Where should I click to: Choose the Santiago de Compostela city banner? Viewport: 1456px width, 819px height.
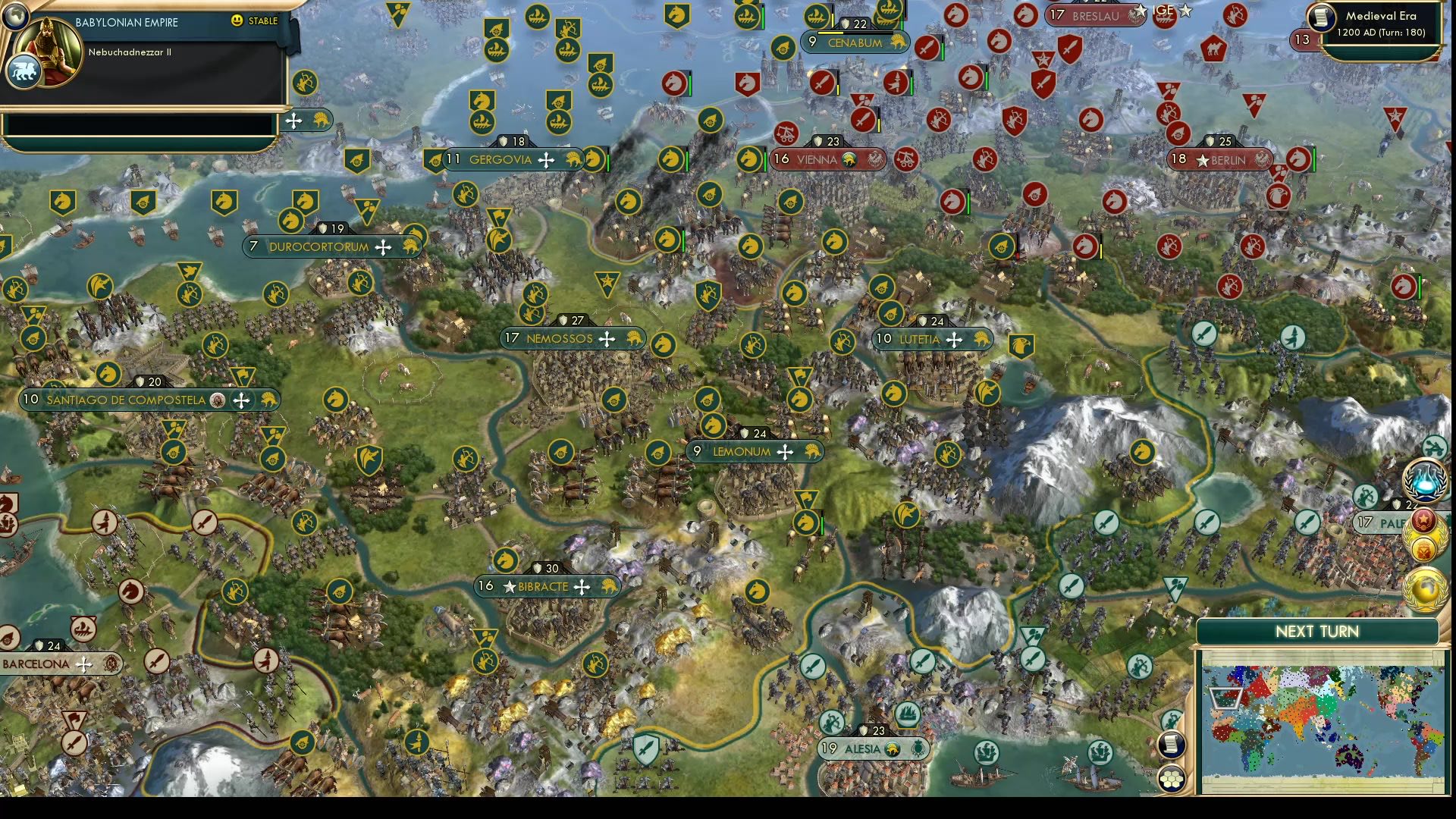click(126, 400)
